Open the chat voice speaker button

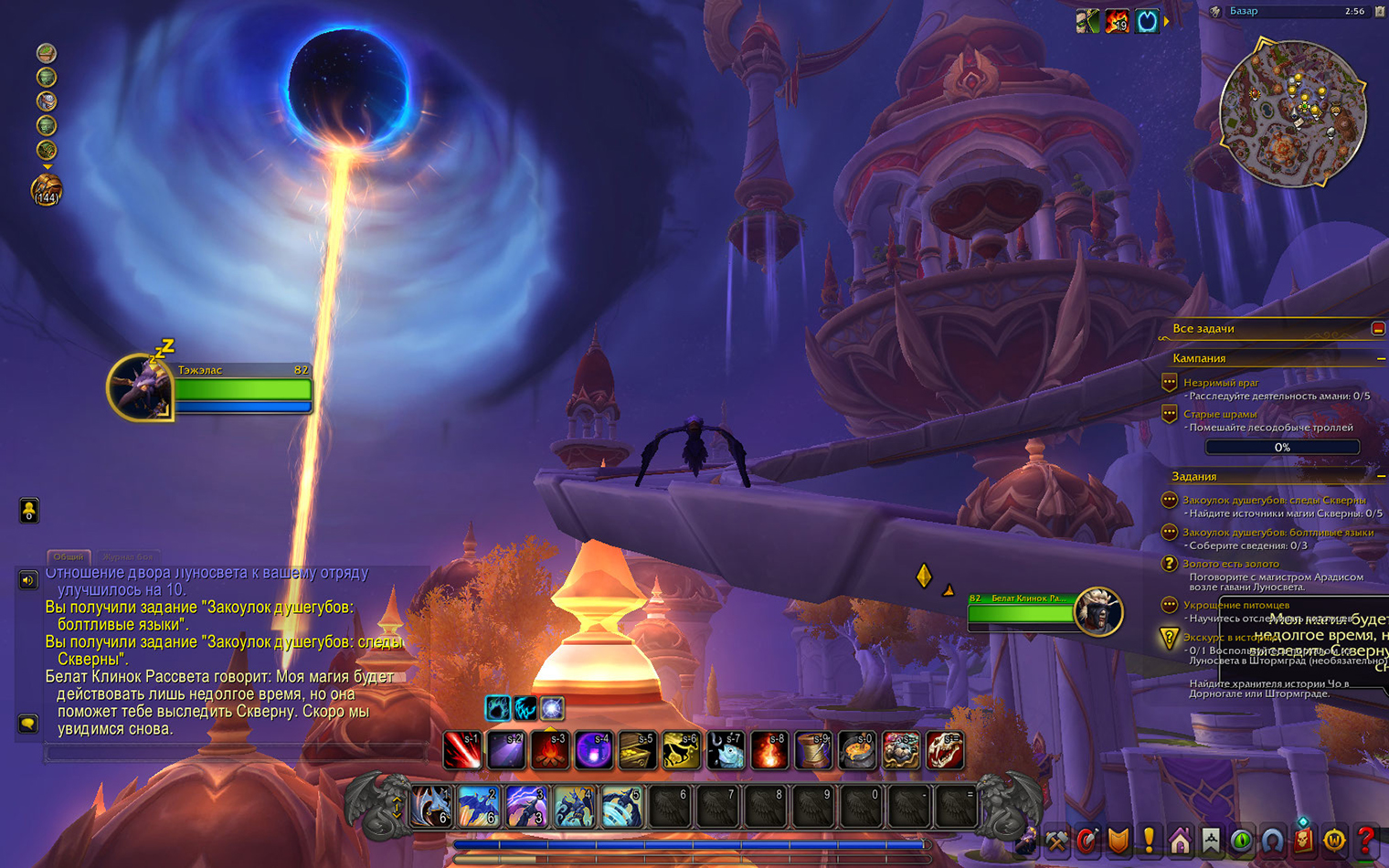28,580
